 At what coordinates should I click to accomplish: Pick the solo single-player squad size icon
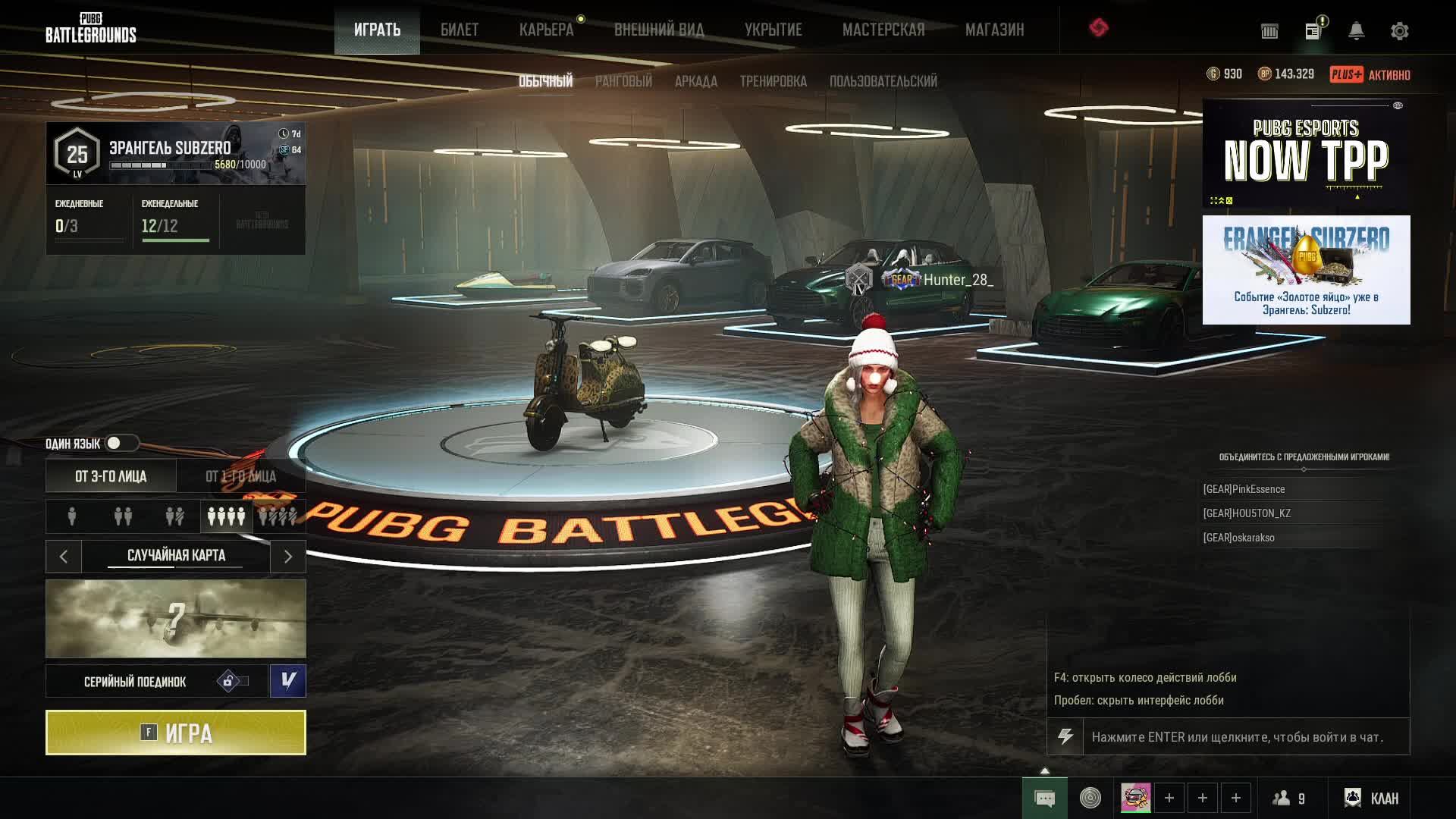pyautogui.click(x=72, y=516)
